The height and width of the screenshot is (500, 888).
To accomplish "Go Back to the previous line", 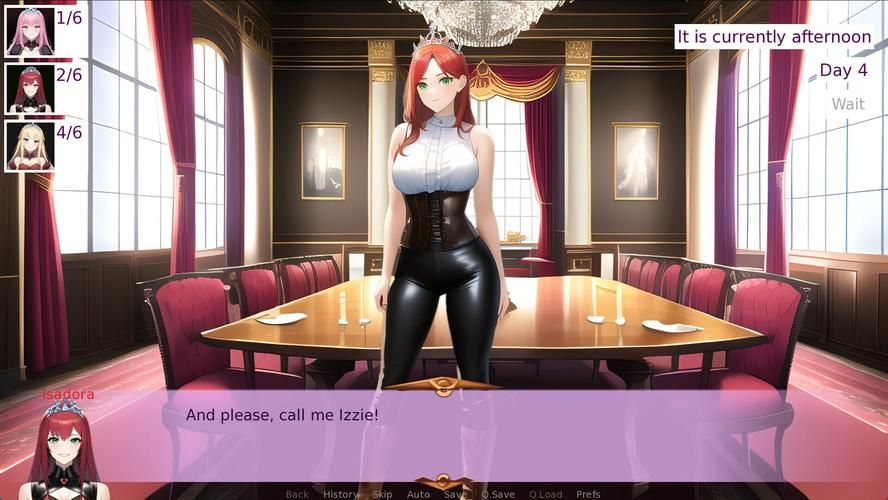I will (x=297, y=494).
